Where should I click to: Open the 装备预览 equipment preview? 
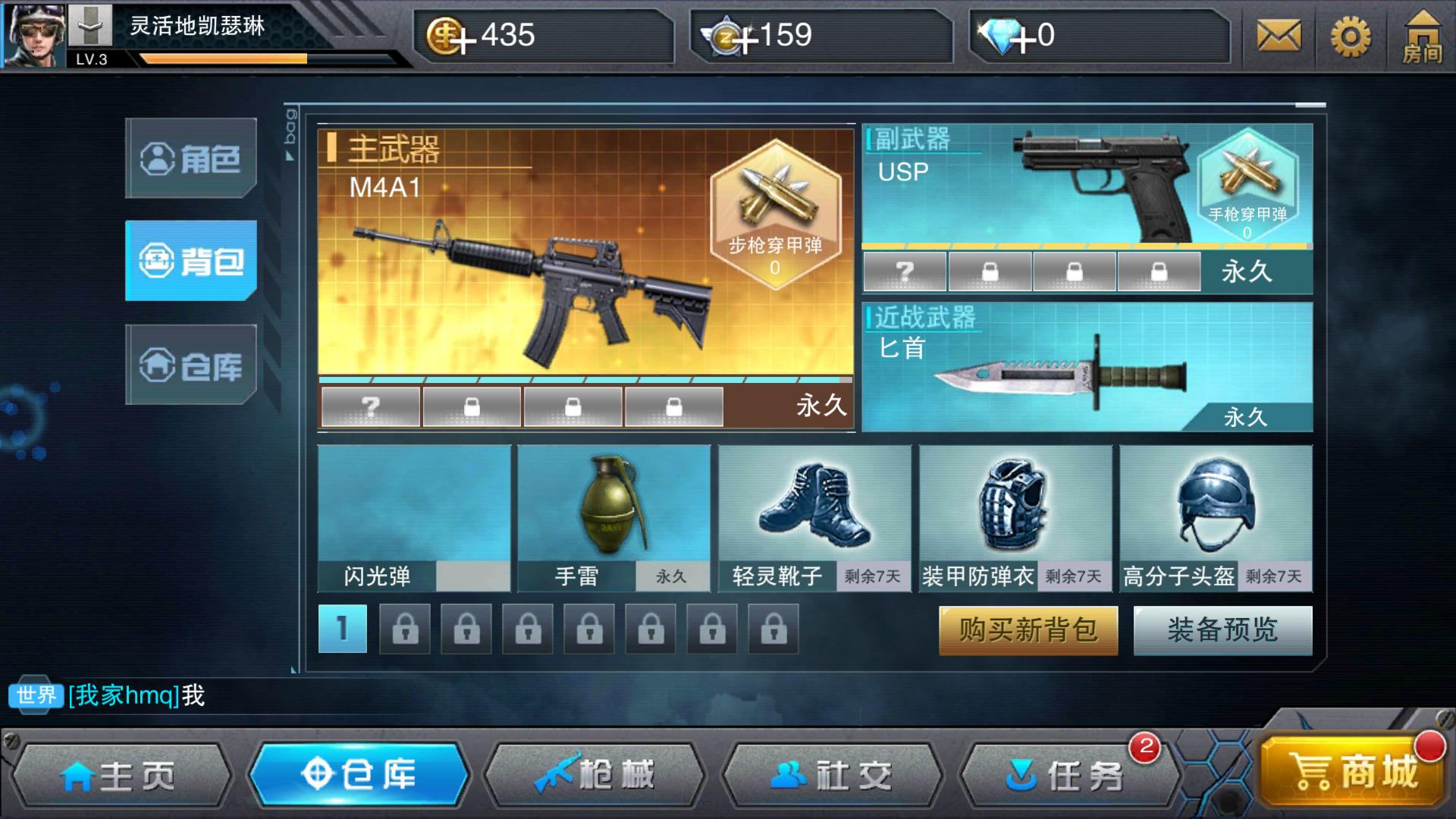[x=1222, y=630]
